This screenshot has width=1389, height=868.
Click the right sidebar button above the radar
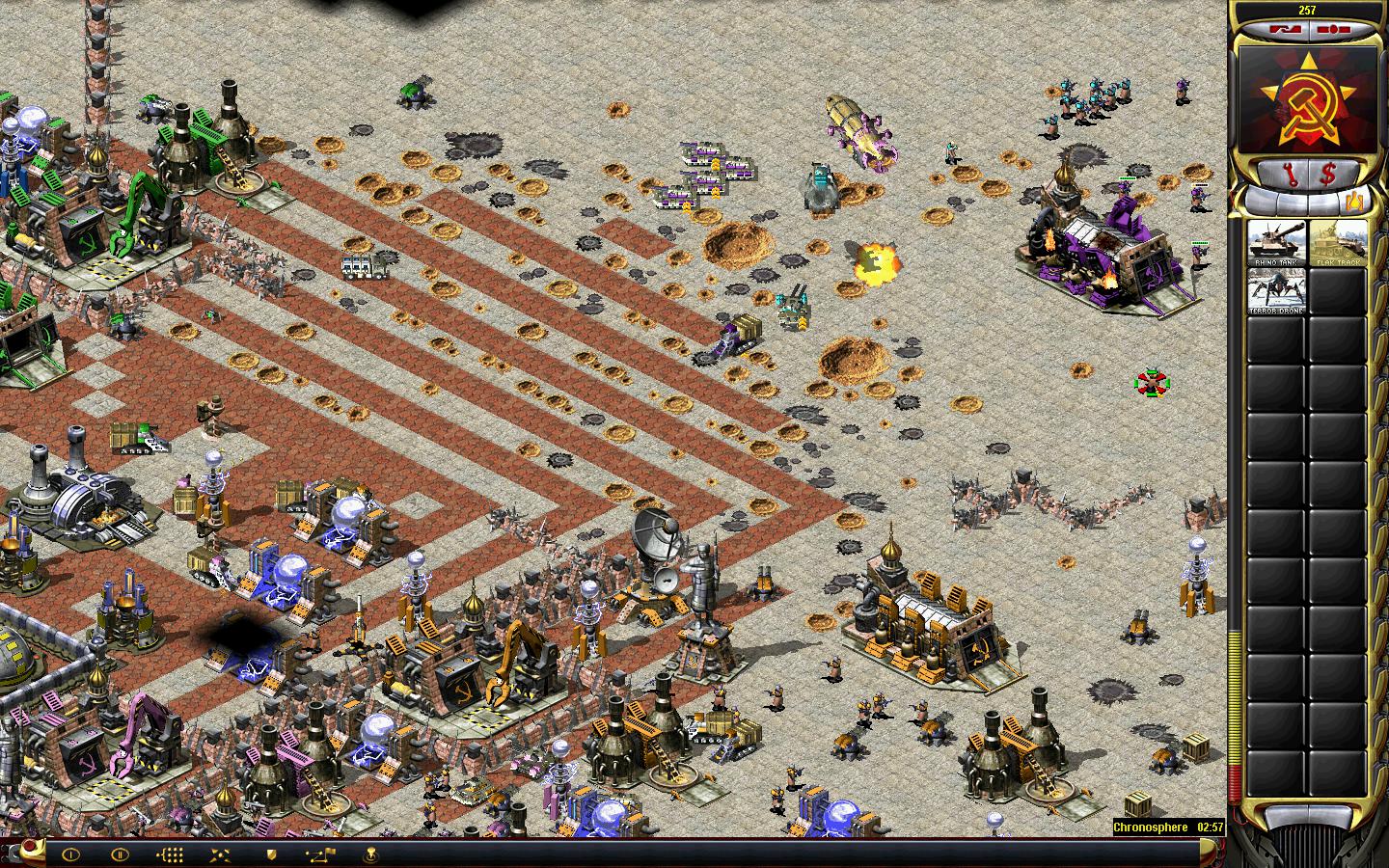(1332, 29)
